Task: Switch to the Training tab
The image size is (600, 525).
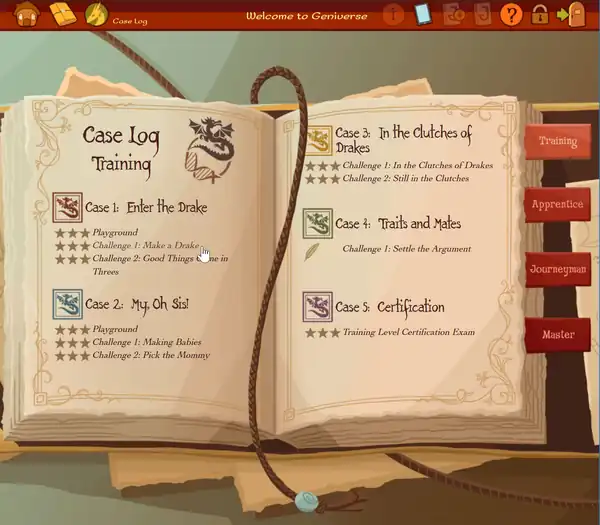Action: coord(557,141)
